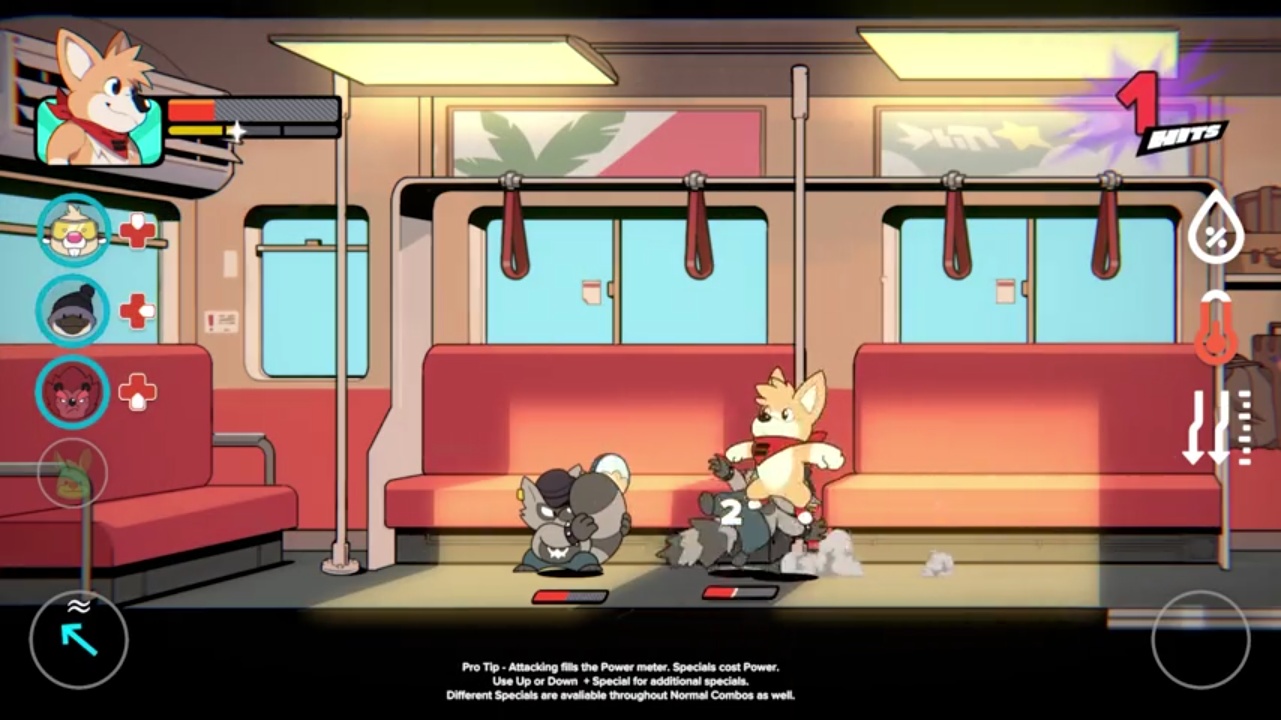Tap the circular control with cyan arrow
The width and height of the screenshot is (1281, 720).
[x=79, y=639]
